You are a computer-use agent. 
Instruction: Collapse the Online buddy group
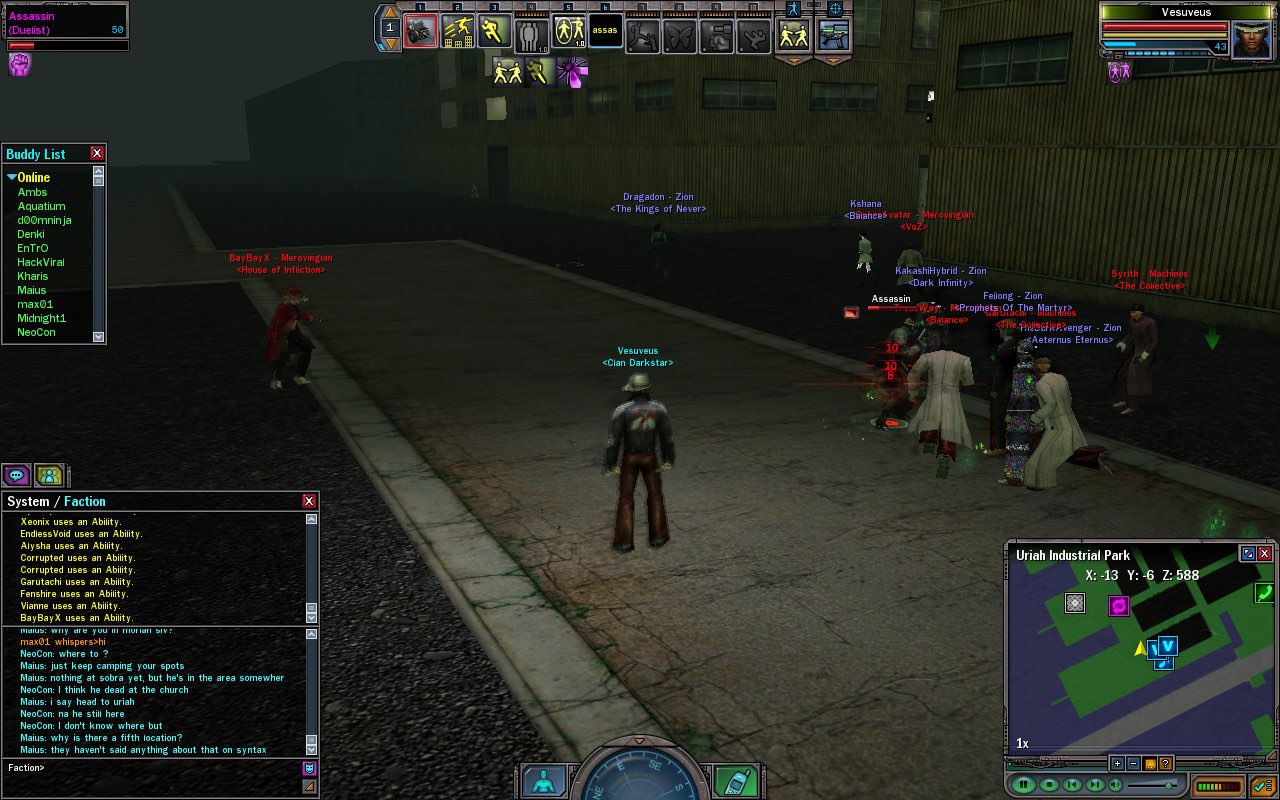click(12, 178)
